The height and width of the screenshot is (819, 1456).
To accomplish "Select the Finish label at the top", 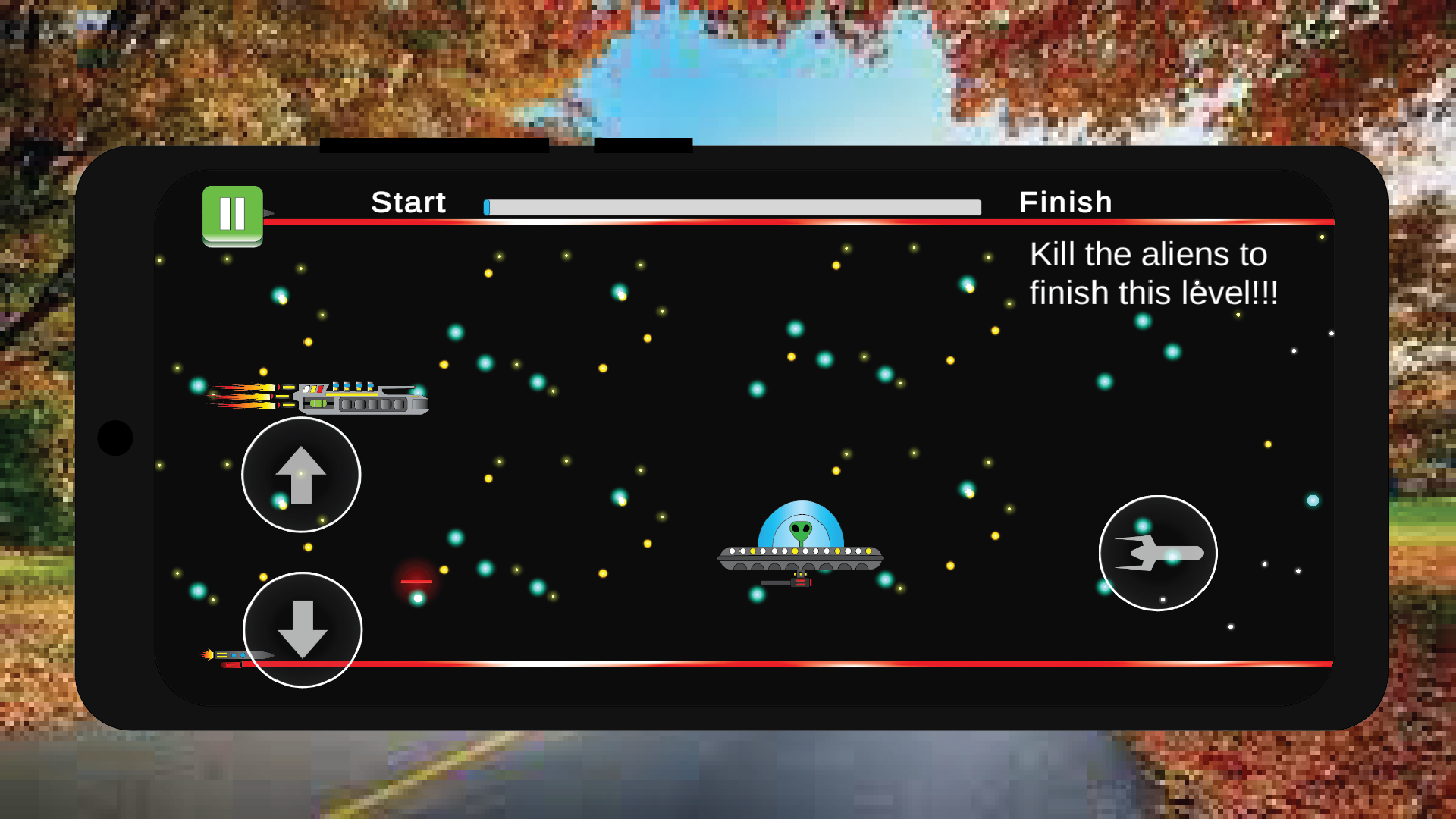I will pos(1065,202).
